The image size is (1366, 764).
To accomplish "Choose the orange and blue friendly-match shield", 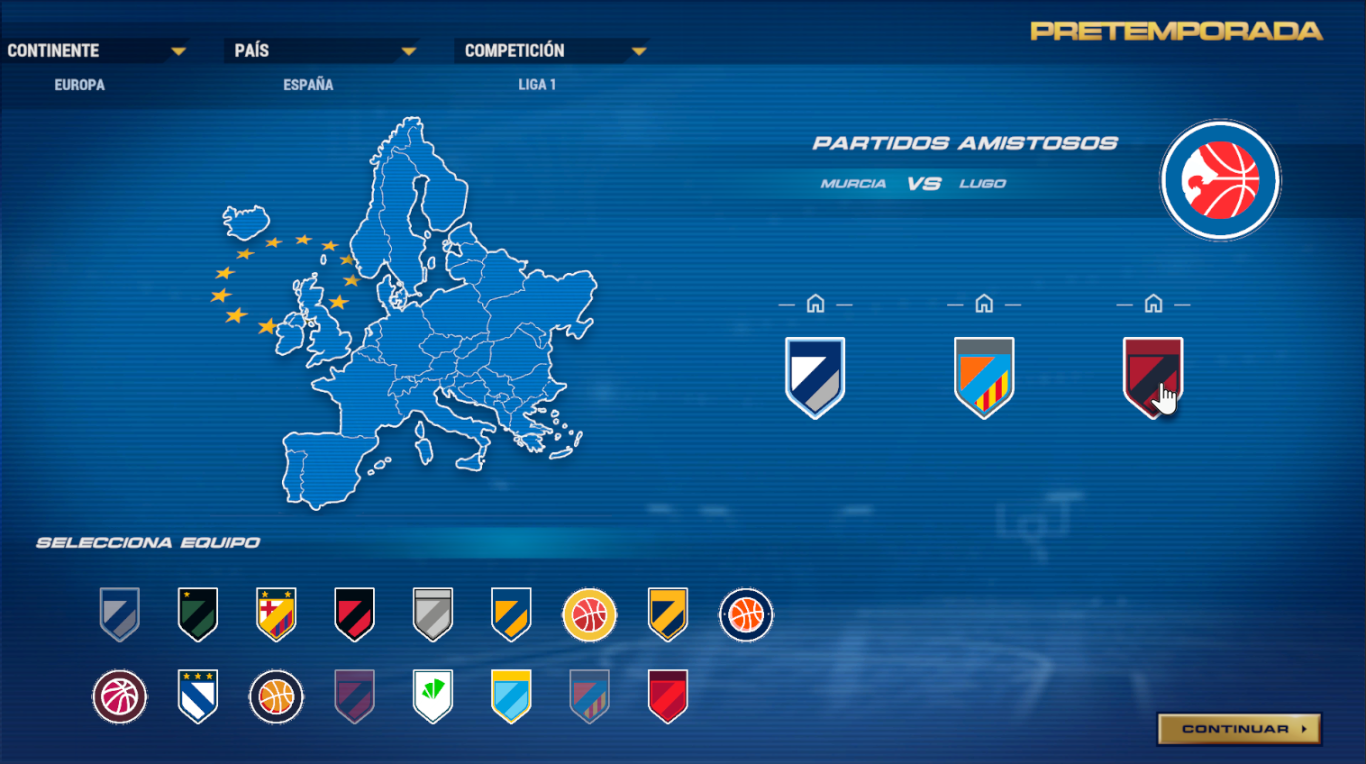I will 984,377.
